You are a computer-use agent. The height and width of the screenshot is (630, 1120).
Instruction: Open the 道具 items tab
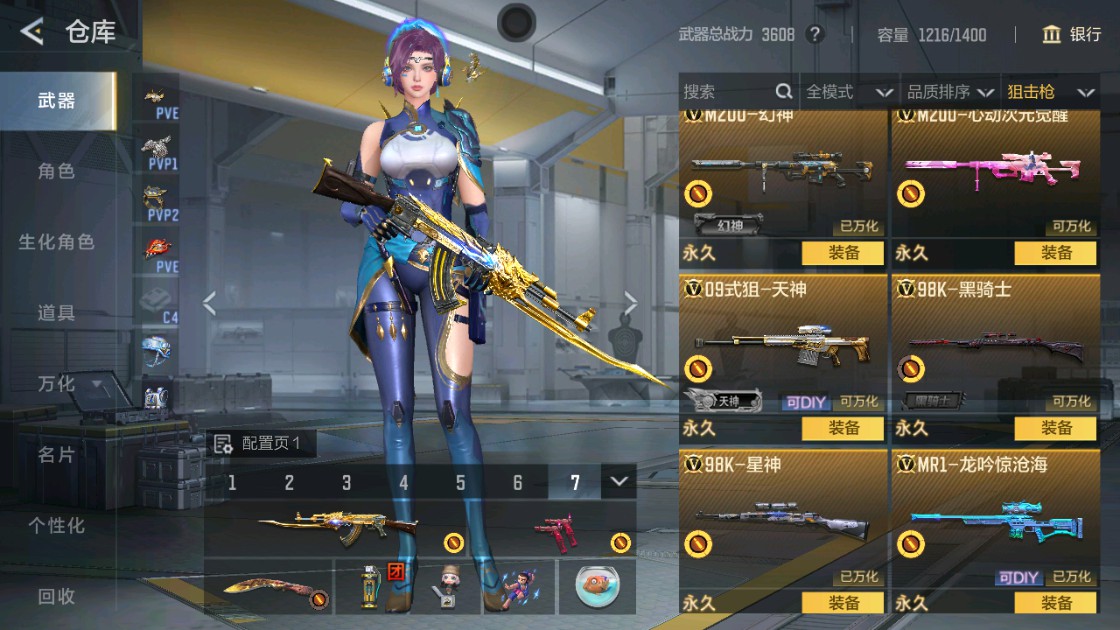(x=56, y=313)
